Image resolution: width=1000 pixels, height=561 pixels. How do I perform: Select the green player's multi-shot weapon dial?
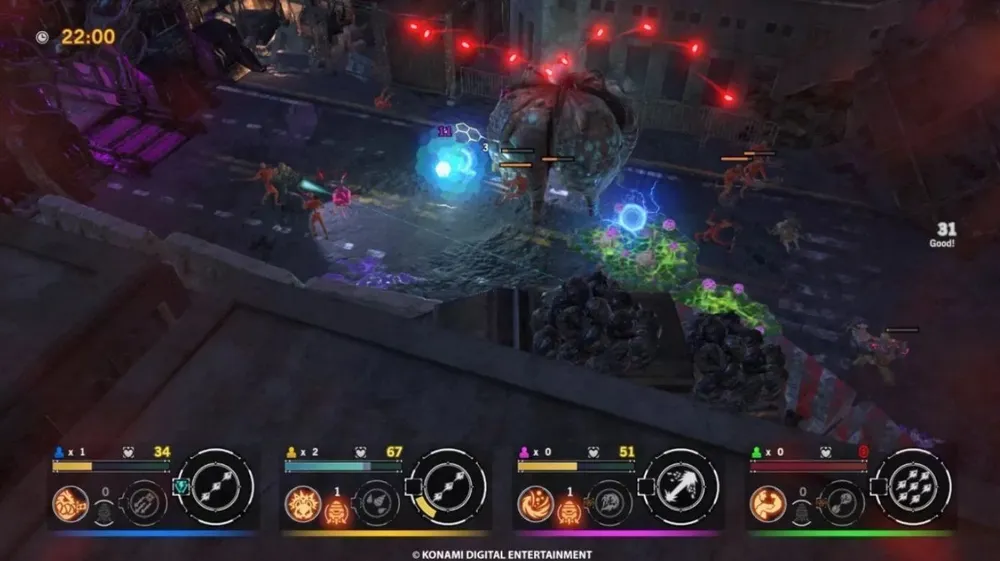click(913, 487)
